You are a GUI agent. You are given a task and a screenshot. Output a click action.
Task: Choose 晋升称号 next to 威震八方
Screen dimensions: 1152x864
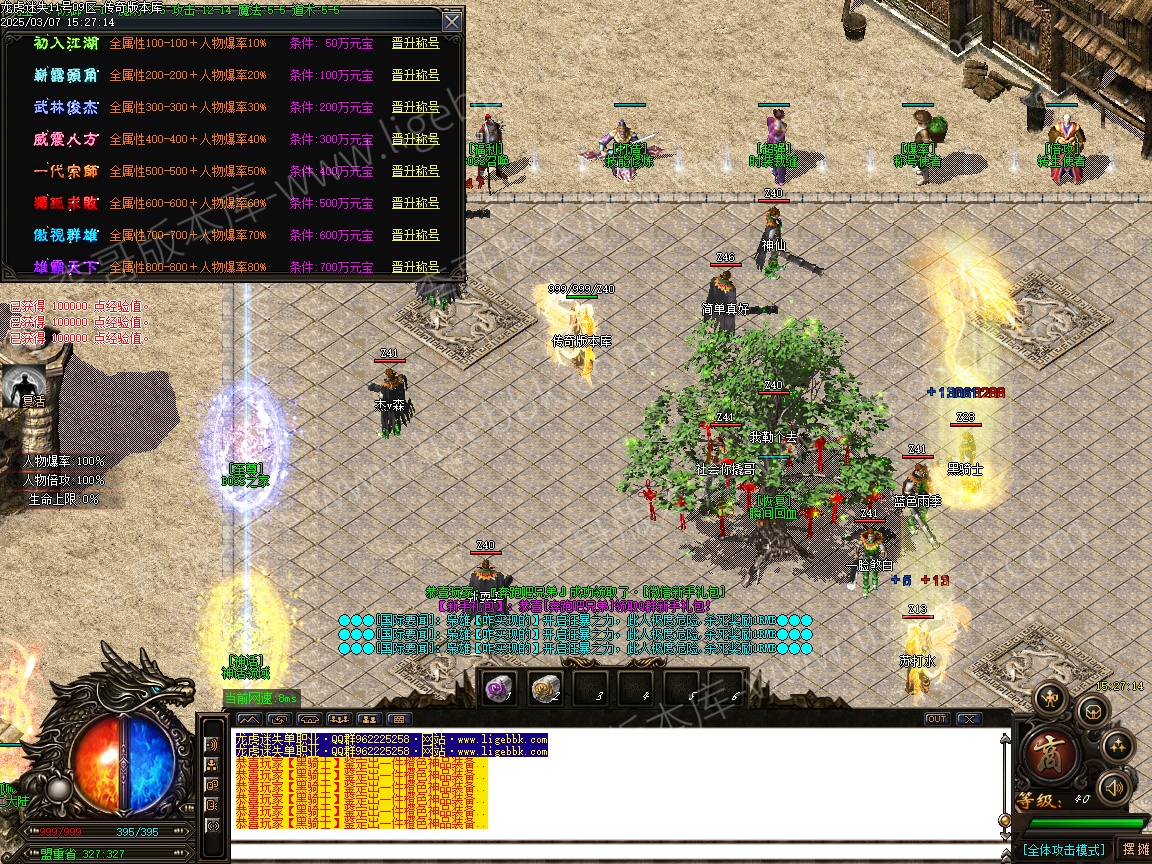415,140
